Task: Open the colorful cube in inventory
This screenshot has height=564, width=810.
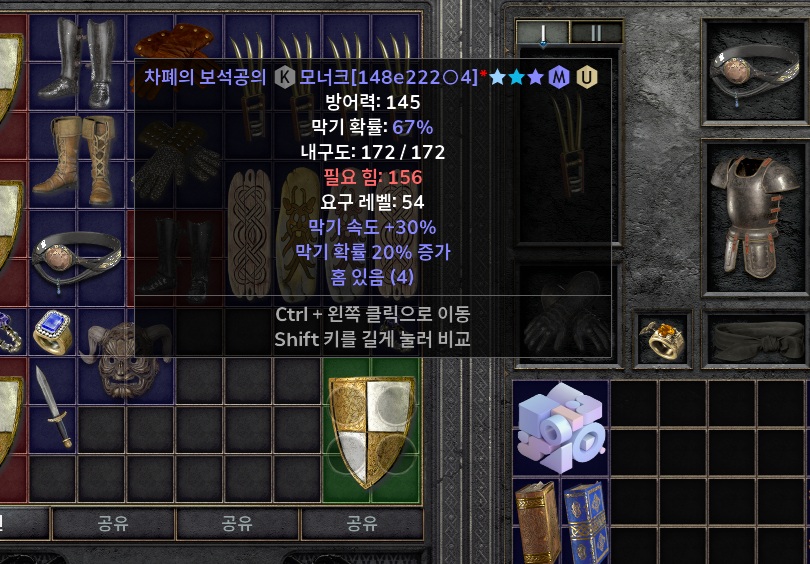Action: click(560, 428)
